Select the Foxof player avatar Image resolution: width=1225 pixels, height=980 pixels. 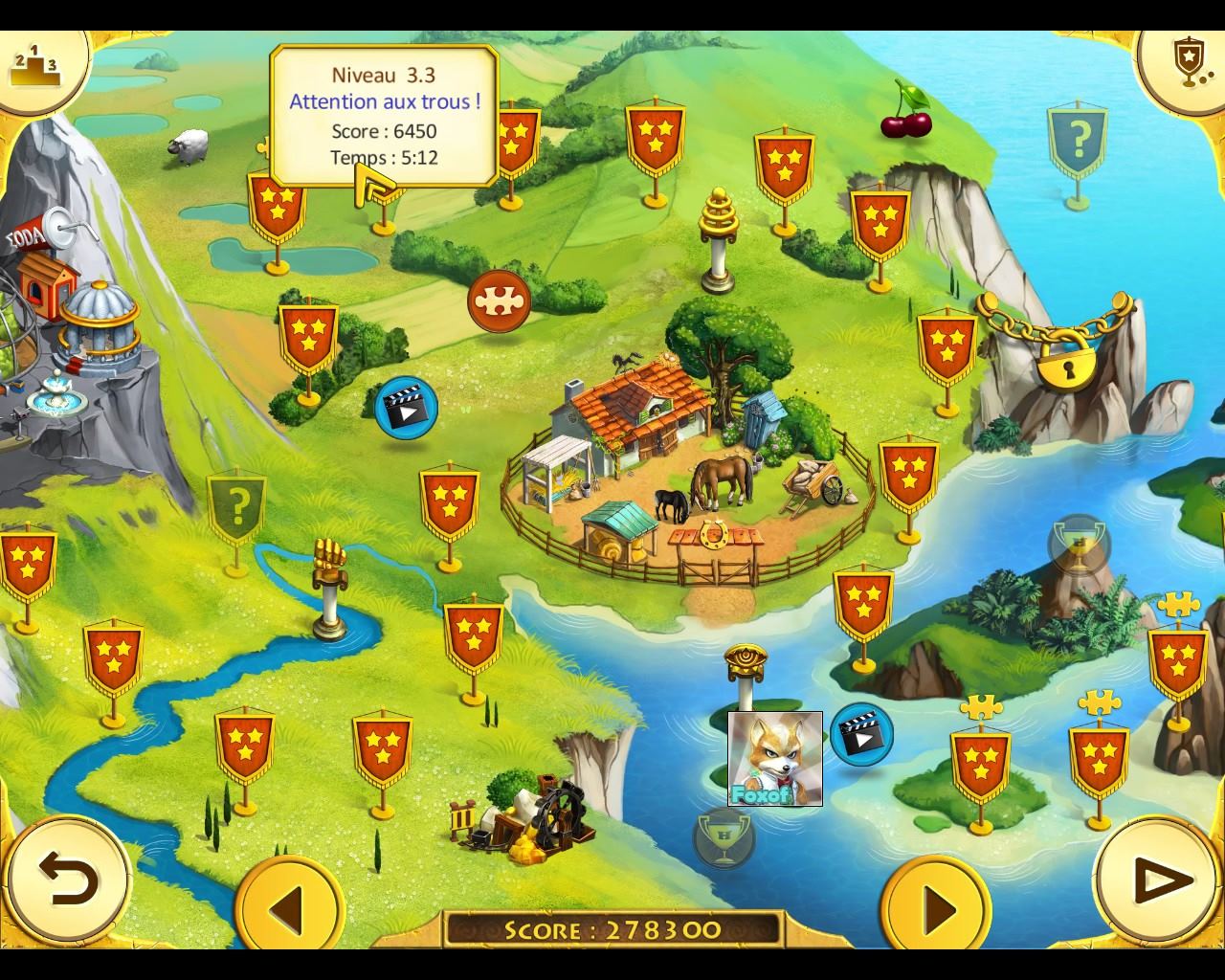[775, 758]
